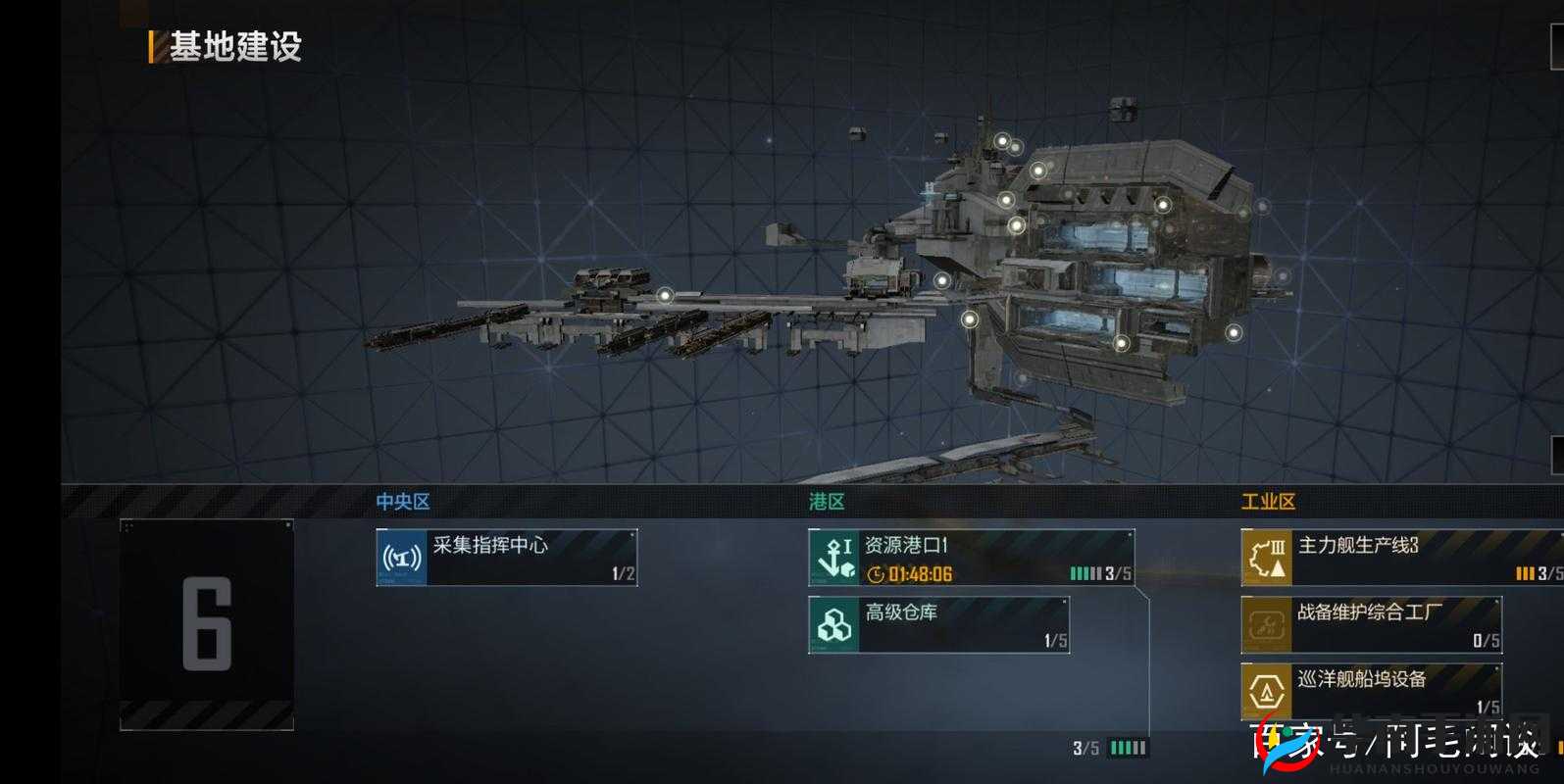Click the cube stack icon for 高级仓库
Image resolution: width=1564 pixels, height=784 pixels.
[834, 624]
